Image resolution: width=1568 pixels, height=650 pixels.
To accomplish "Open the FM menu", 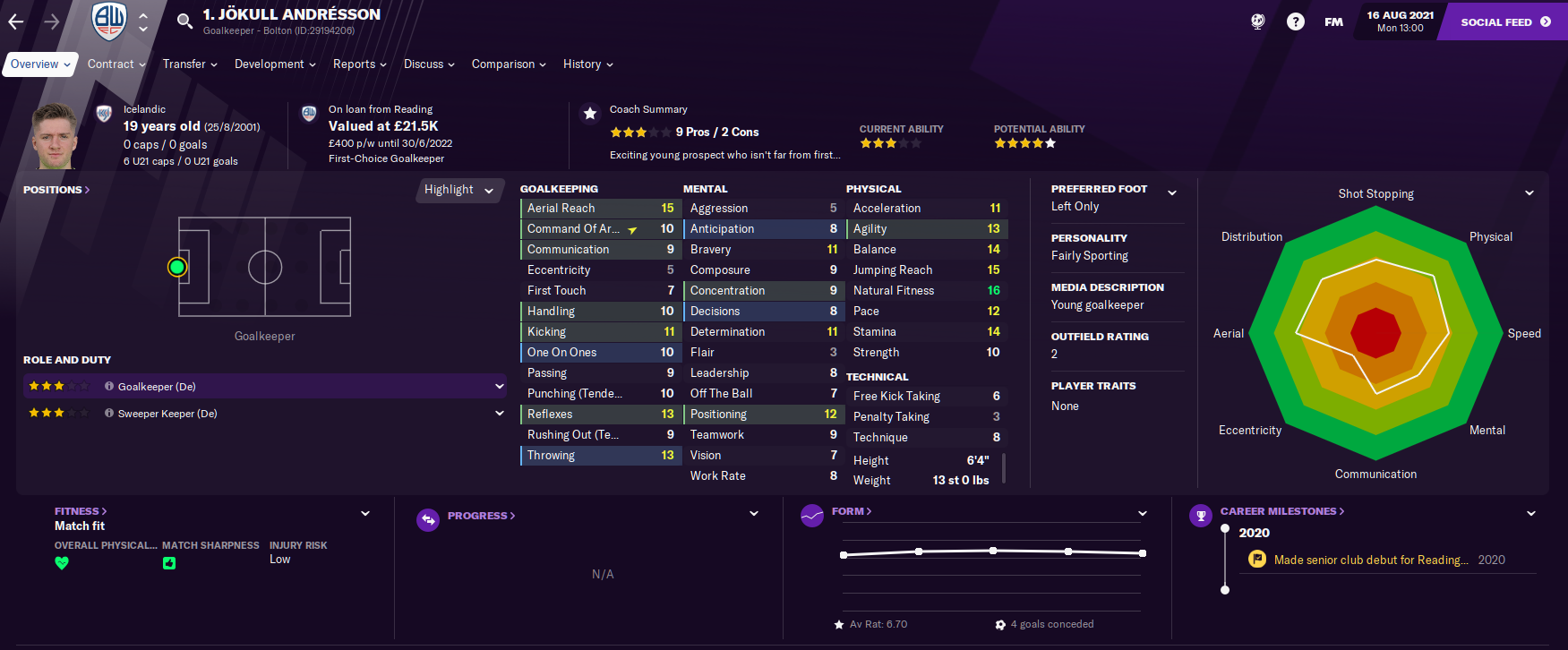I will pos(1333,21).
